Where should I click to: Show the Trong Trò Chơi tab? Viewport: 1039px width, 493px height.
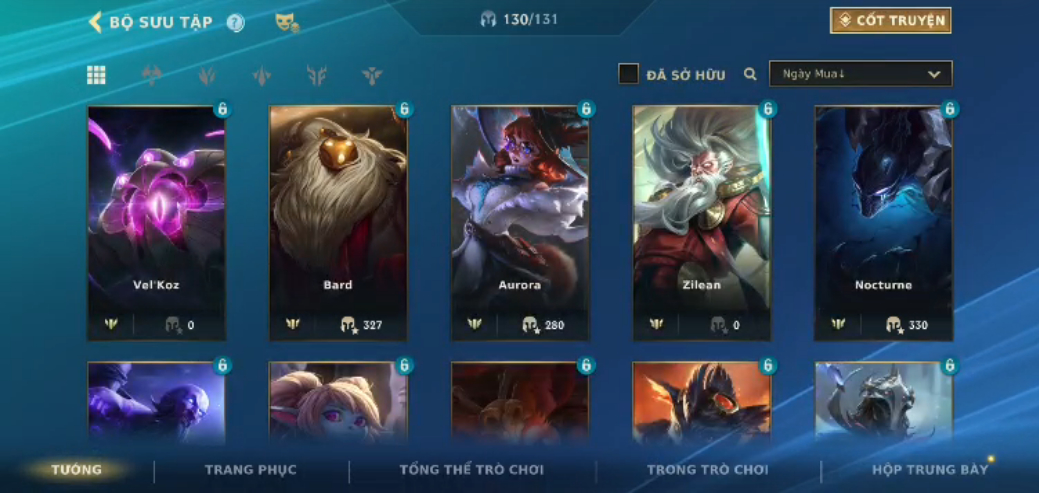coord(707,470)
